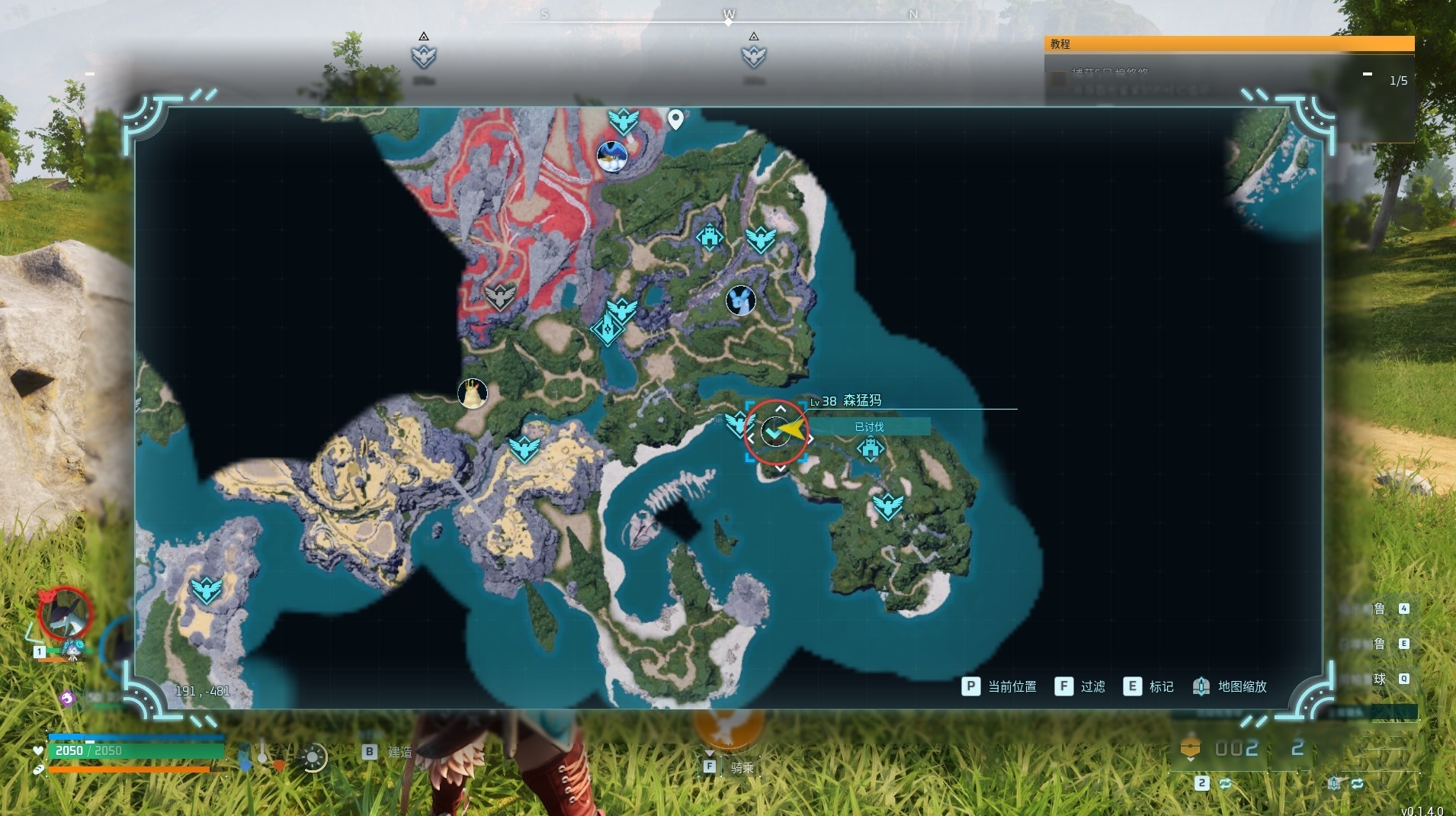1456x816 pixels.
Task: Select the greyed-out eagle fast travel marker
Action: tap(500, 296)
